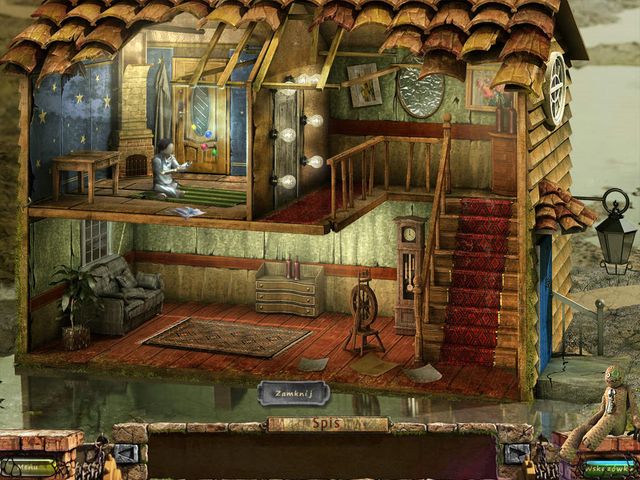Open the Spis list tab

coord(327,424)
